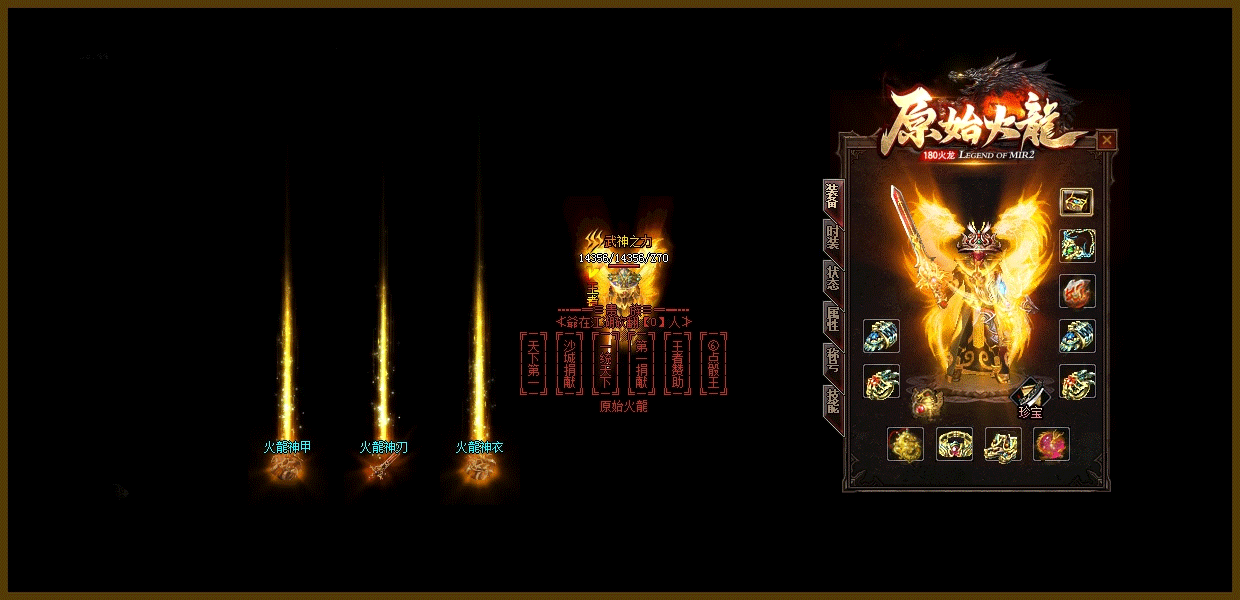Switch to the 属性 attributes tab
The height and width of the screenshot is (600, 1240).
pos(832,319)
